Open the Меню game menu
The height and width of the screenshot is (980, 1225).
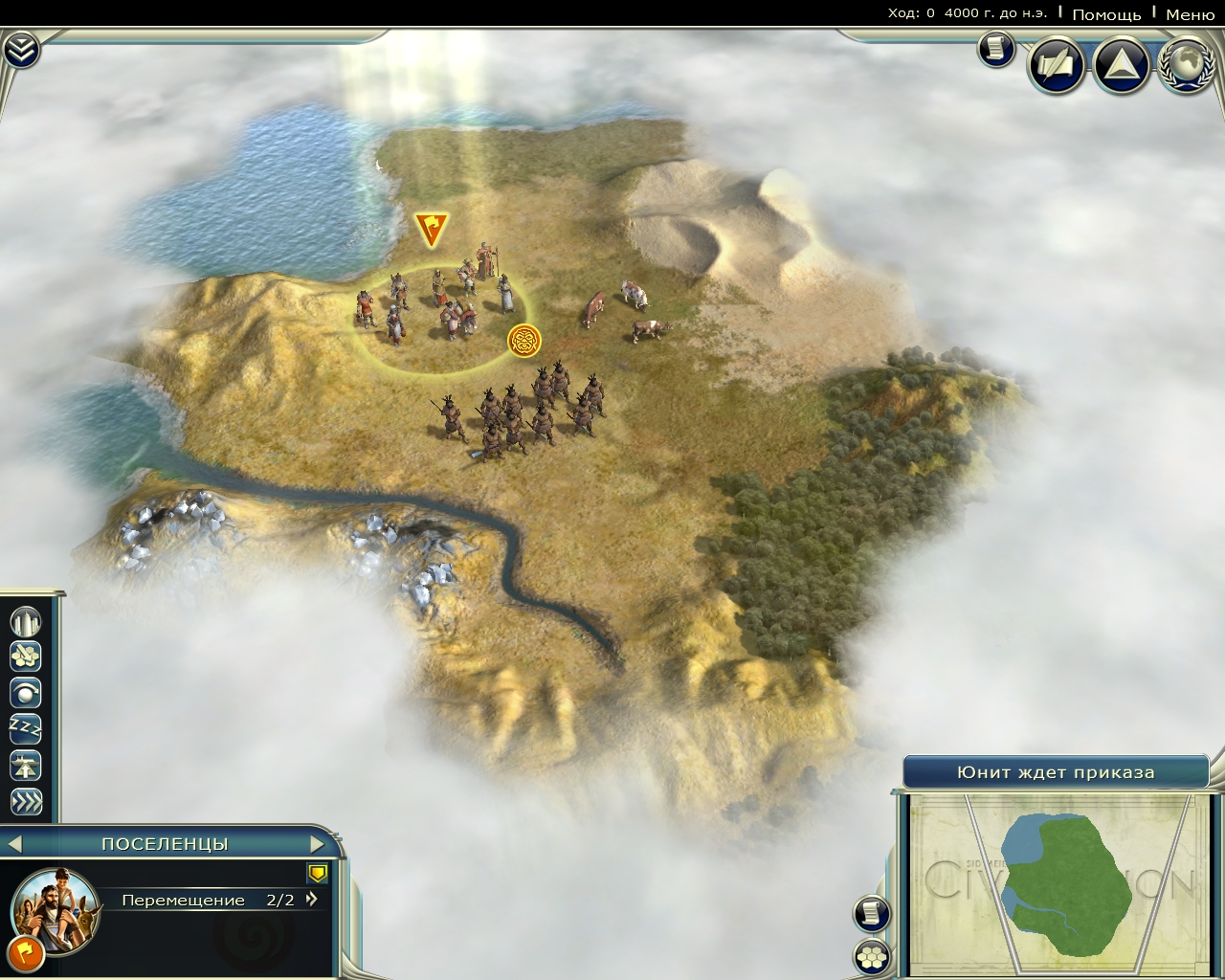pos(1190,14)
